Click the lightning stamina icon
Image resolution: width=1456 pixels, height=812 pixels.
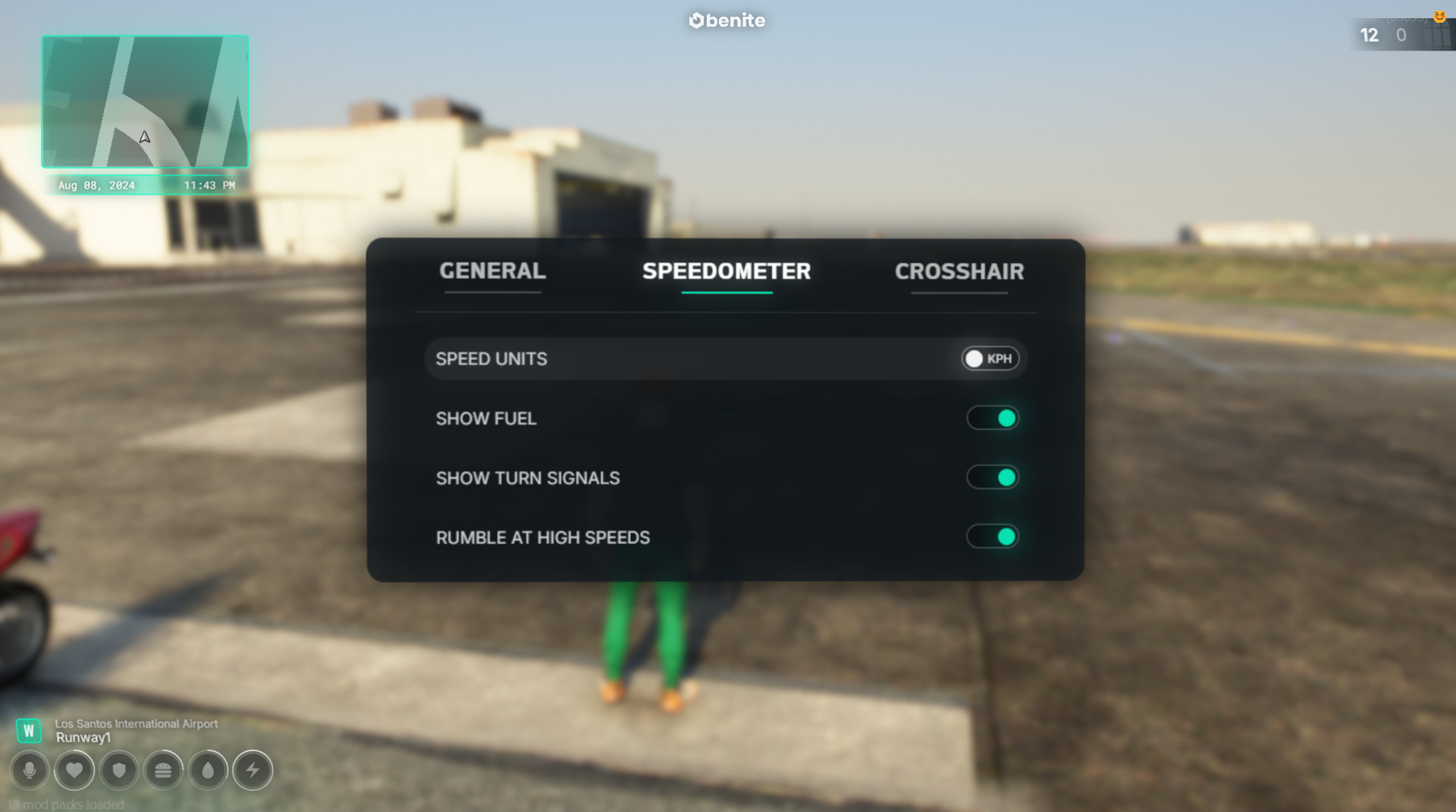coord(253,770)
